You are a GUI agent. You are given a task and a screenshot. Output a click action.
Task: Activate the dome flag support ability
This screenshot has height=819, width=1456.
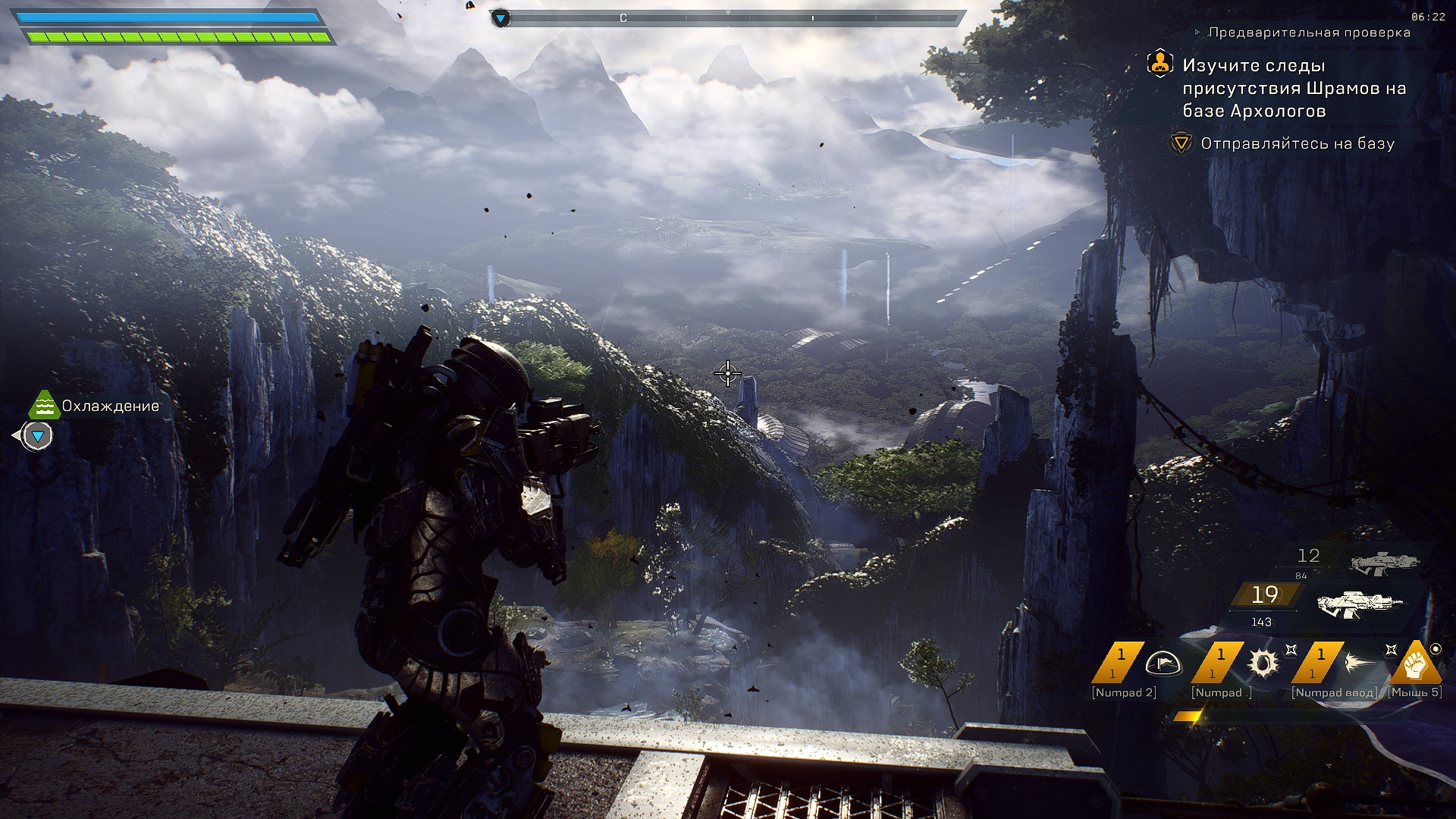click(1161, 663)
